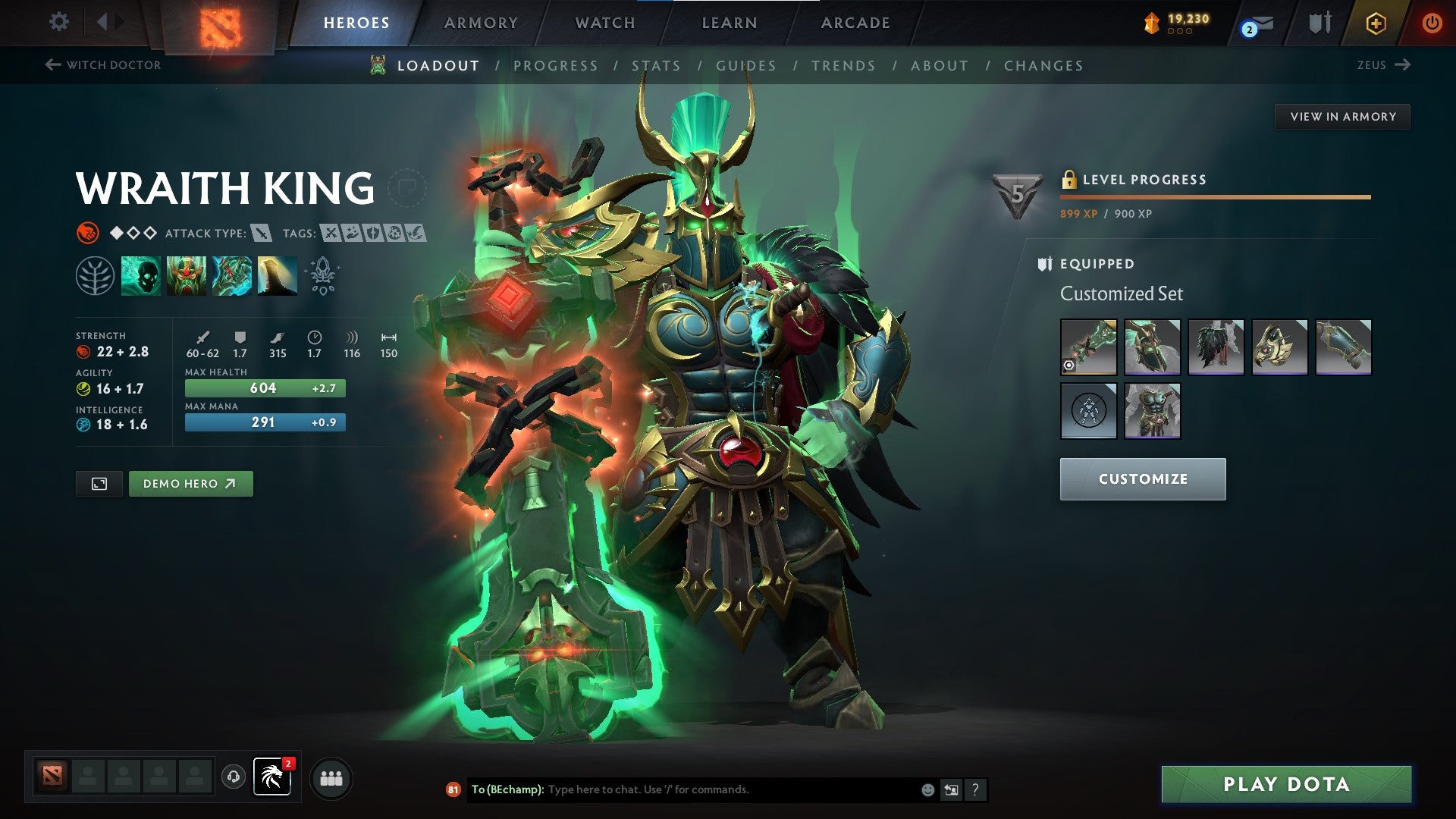Click the voice chat headset icon
Viewport: 1456px width, 819px height.
233,777
